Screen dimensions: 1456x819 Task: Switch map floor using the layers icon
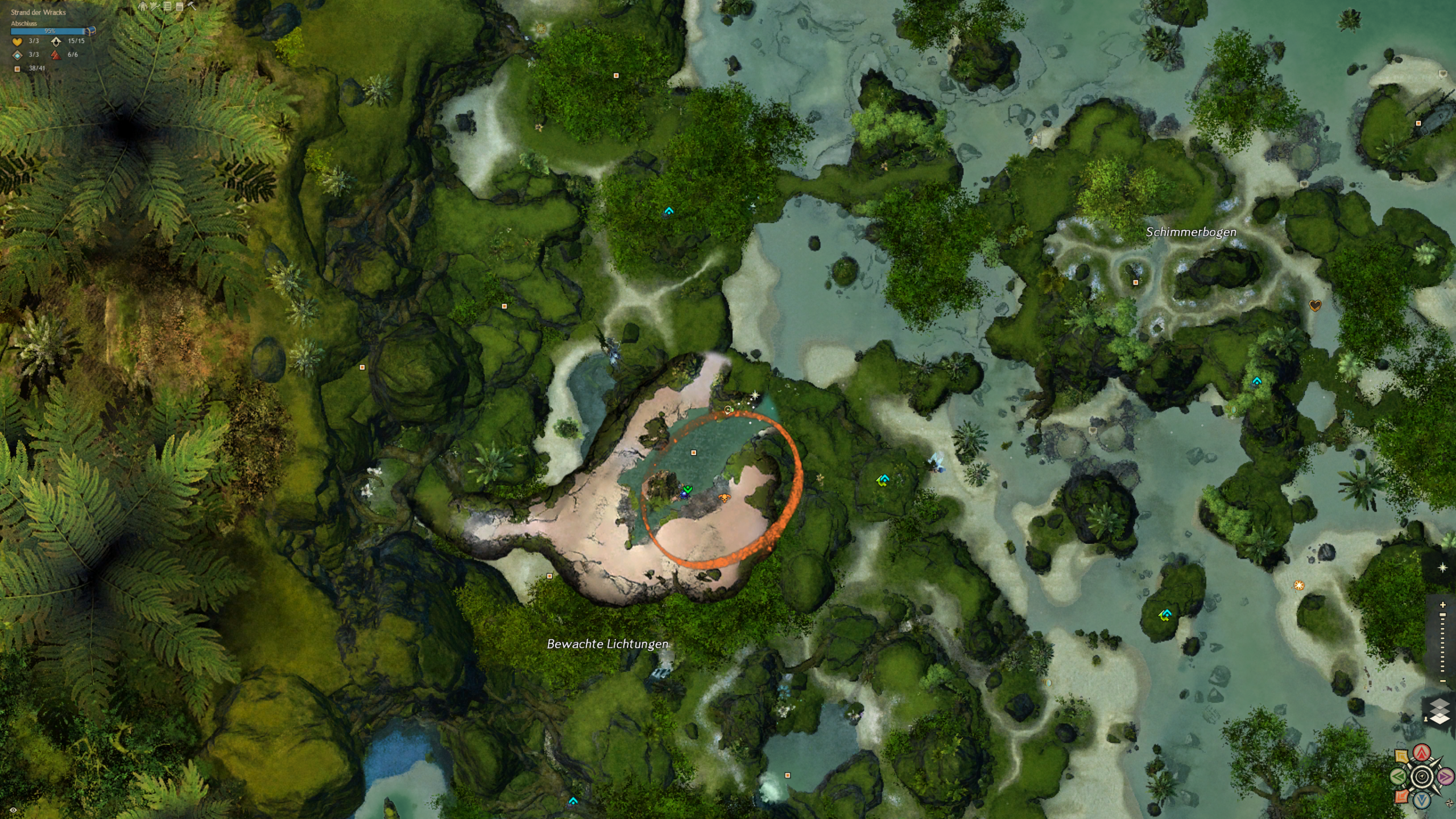point(1440,712)
